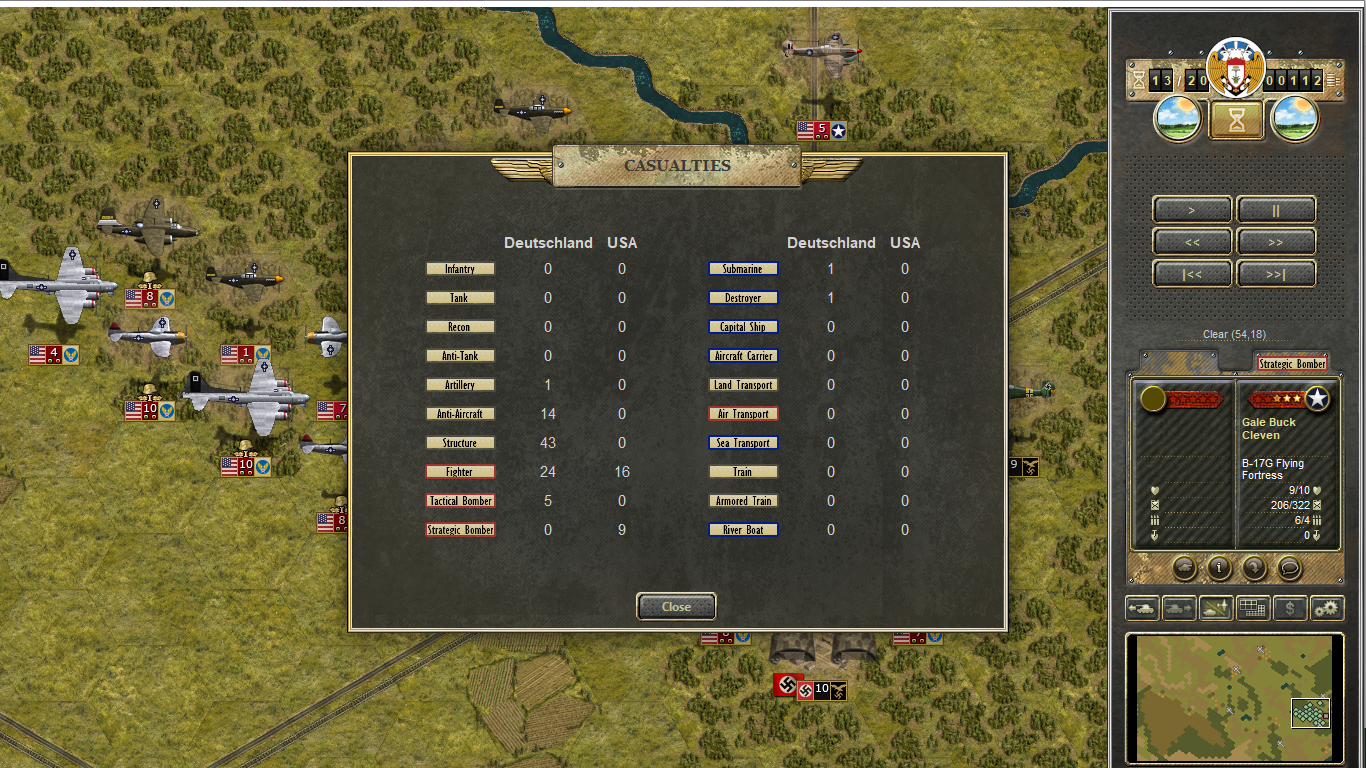Click the minimap to move view
The height and width of the screenshot is (768, 1366).
1232,697
